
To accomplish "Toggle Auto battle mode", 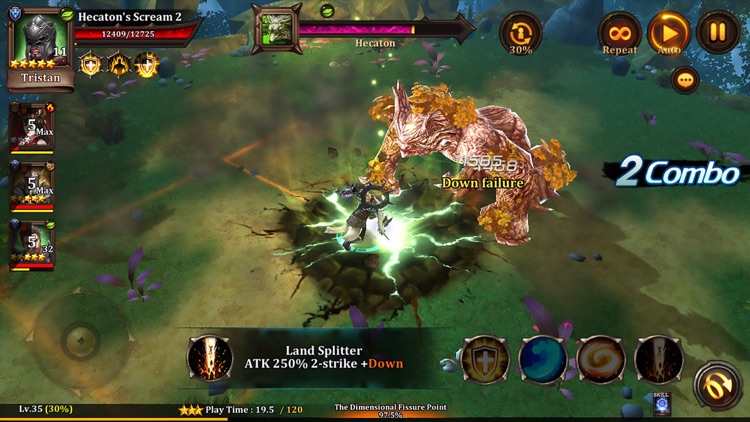I will (670, 32).
